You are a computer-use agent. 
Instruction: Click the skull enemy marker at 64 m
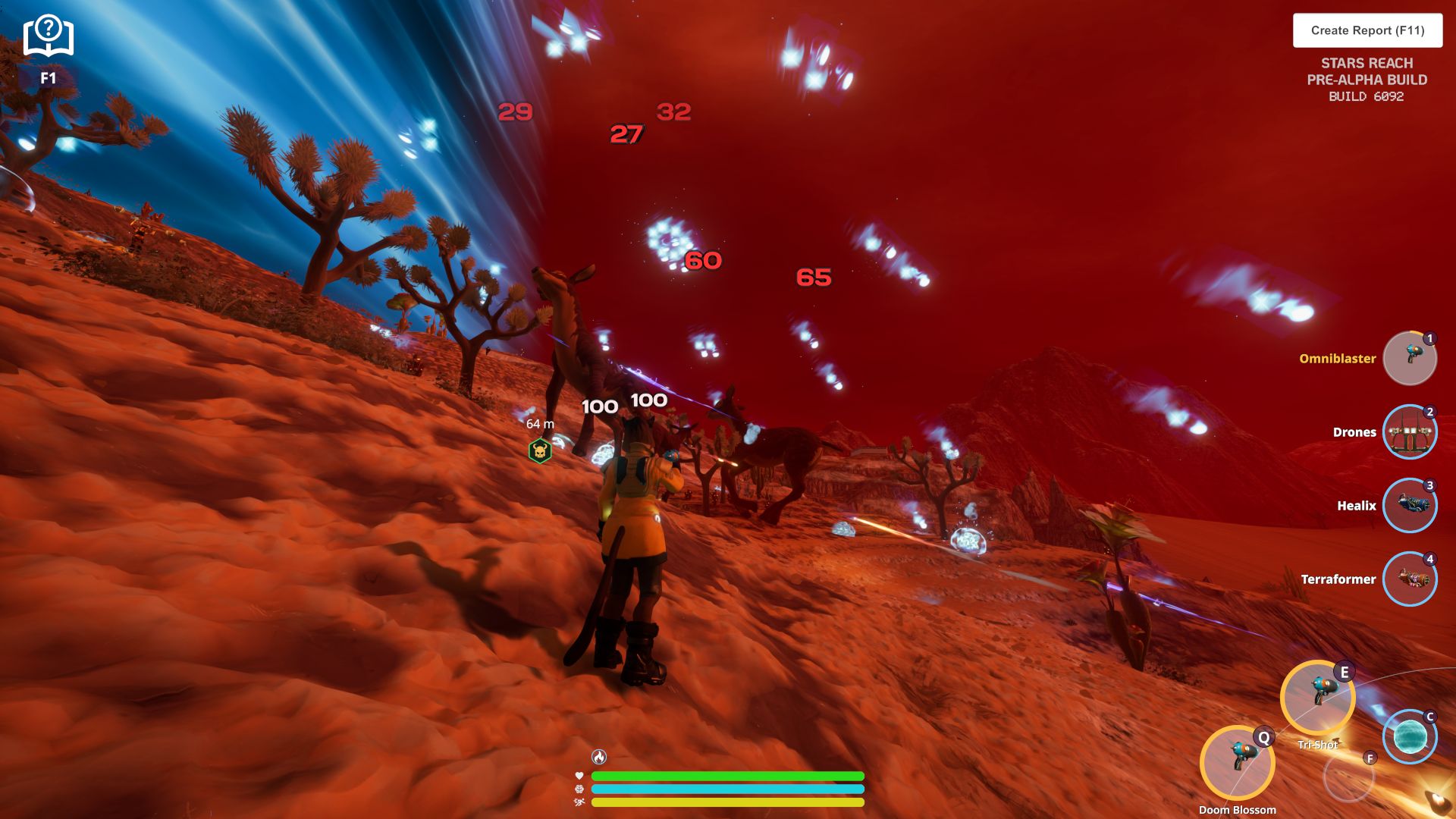[x=540, y=451]
